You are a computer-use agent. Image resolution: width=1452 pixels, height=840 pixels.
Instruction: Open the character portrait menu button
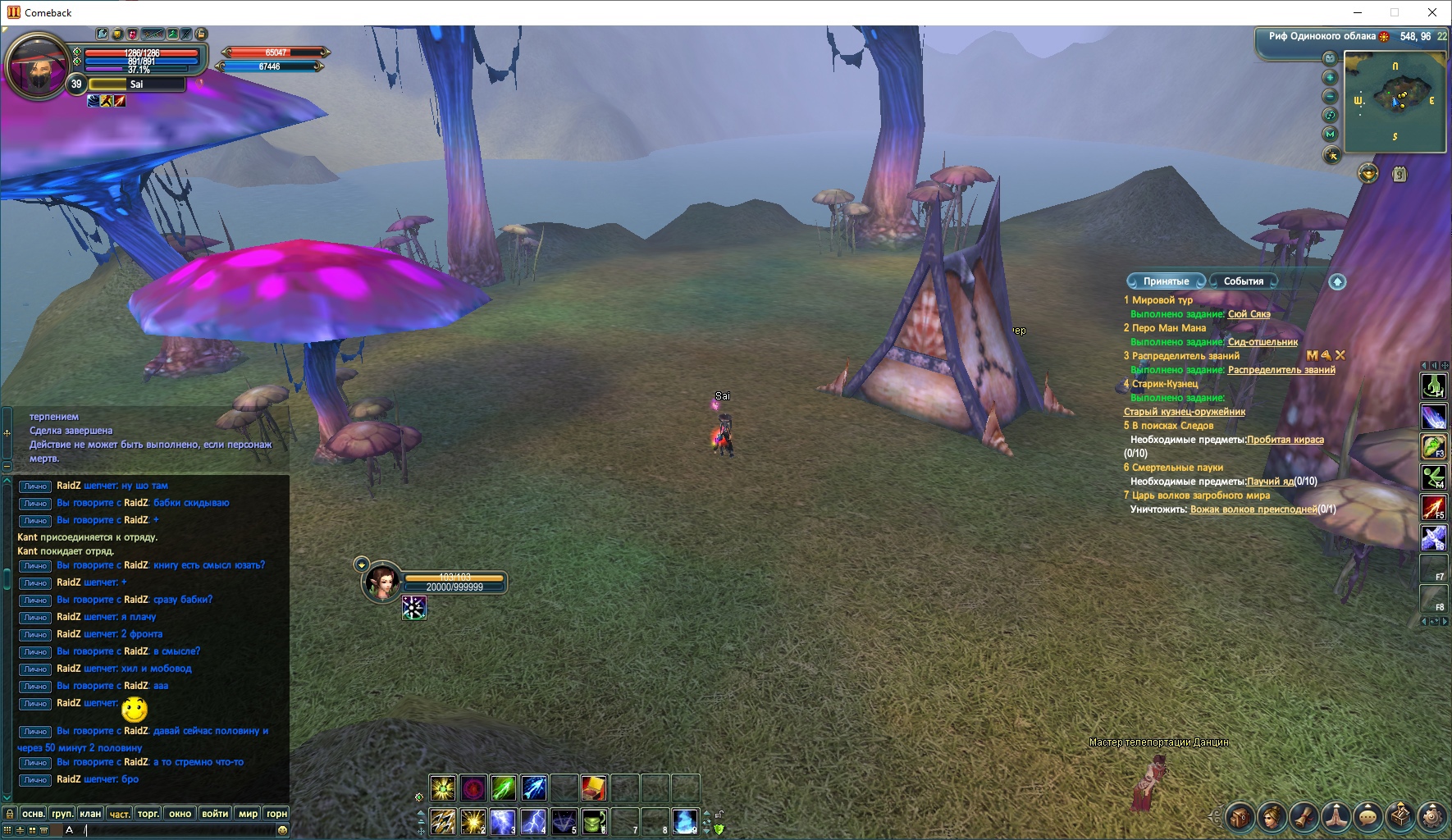coord(1272,817)
